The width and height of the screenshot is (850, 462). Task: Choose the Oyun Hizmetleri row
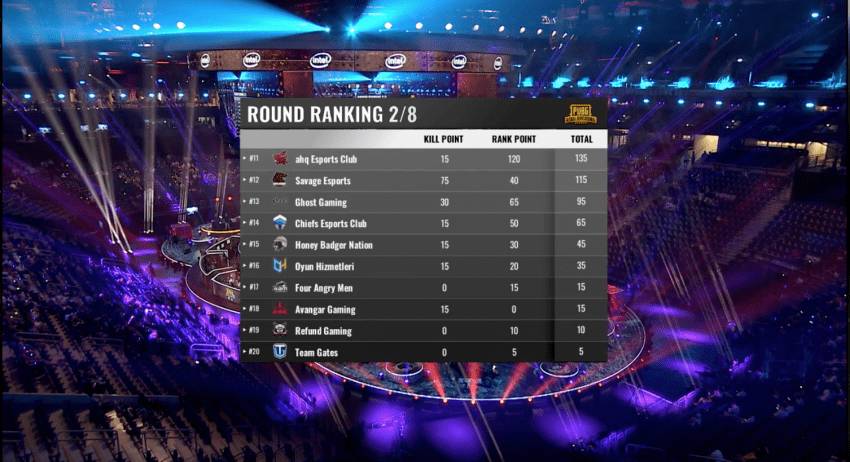(x=422, y=266)
